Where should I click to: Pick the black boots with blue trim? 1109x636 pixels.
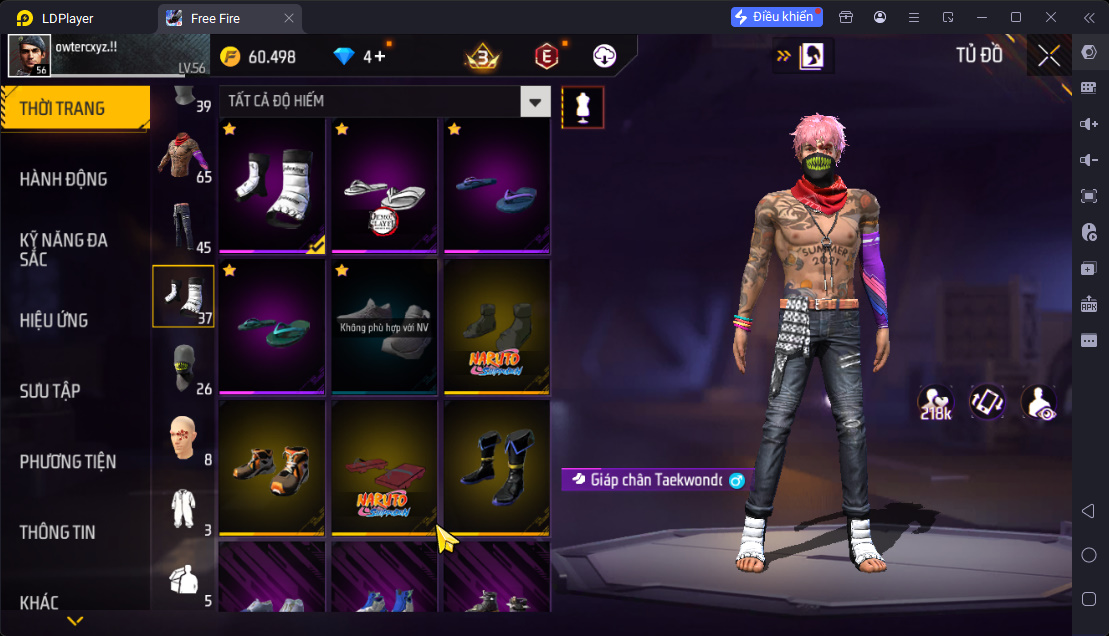(497, 466)
